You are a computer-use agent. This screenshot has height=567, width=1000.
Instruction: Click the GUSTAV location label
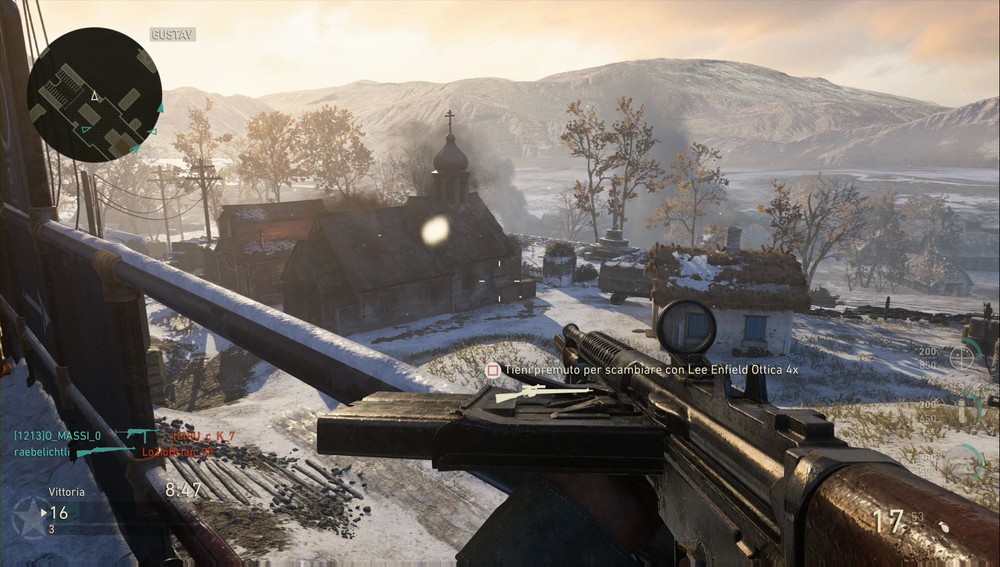tap(172, 34)
